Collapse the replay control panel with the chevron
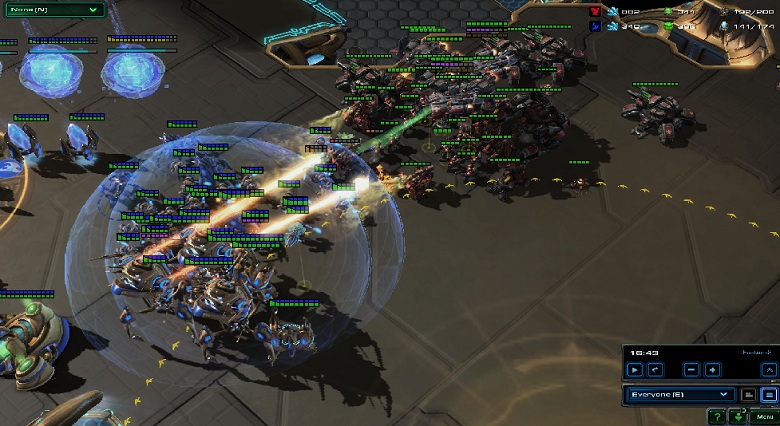The width and height of the screenshot is (780, 426). click(x=768, y=370)
